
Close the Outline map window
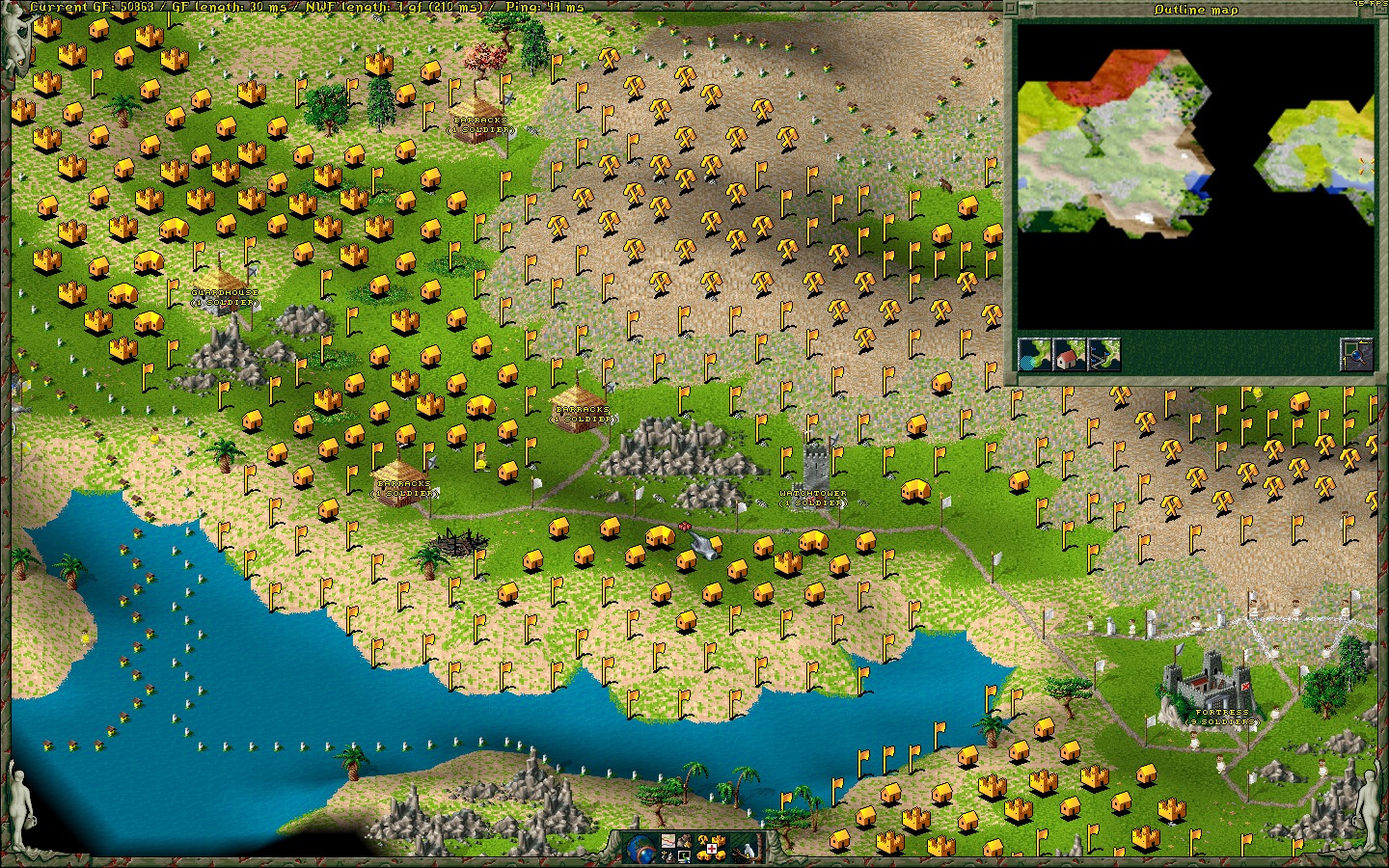click(x=1011, y=9)
